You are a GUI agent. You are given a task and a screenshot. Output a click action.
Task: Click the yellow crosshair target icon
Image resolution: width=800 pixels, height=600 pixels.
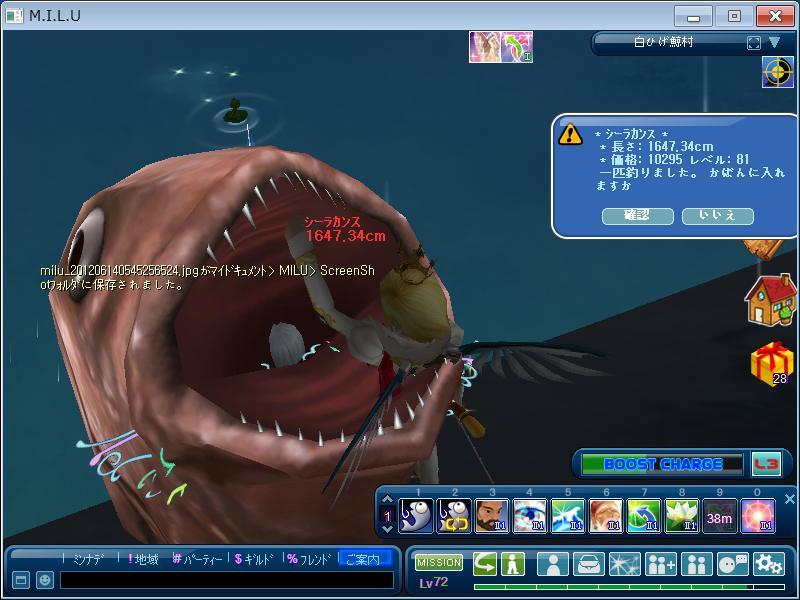(x=777, y=72)
